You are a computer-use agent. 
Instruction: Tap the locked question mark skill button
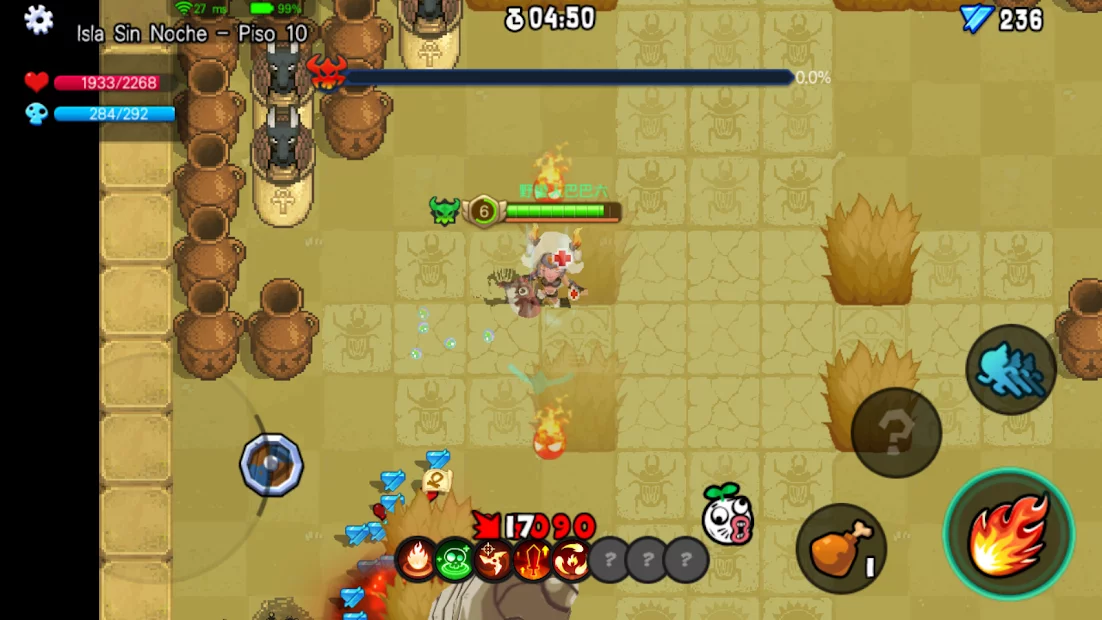896,433
